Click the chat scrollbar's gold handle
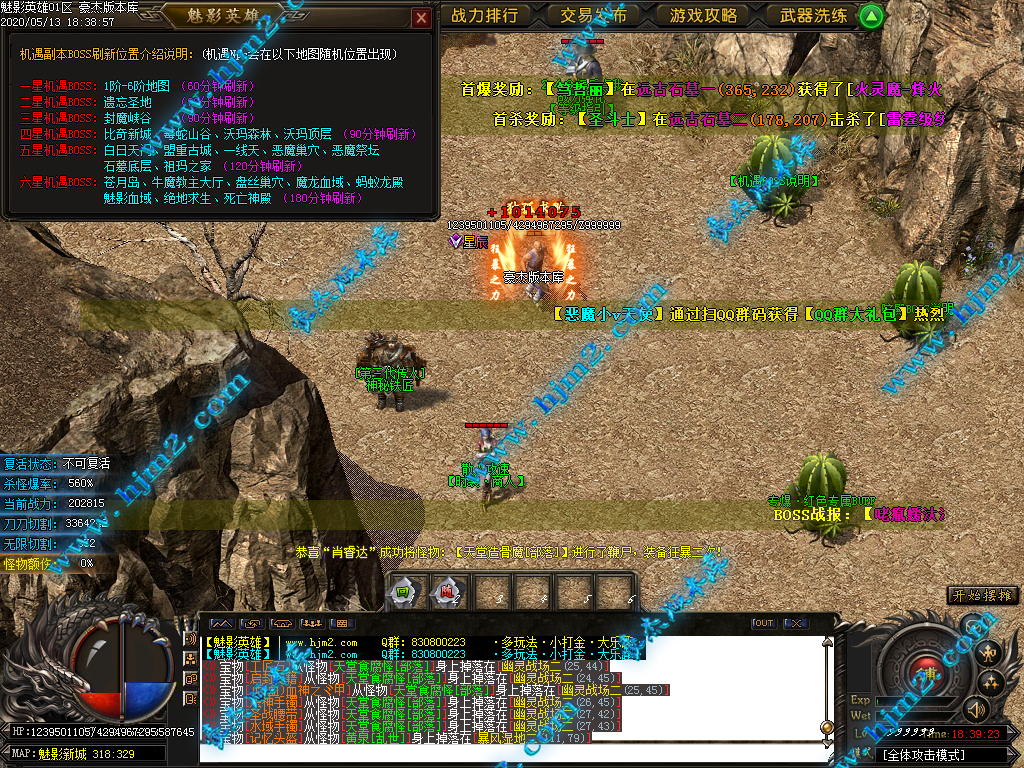1024x768 pixels. click(827, 727)
